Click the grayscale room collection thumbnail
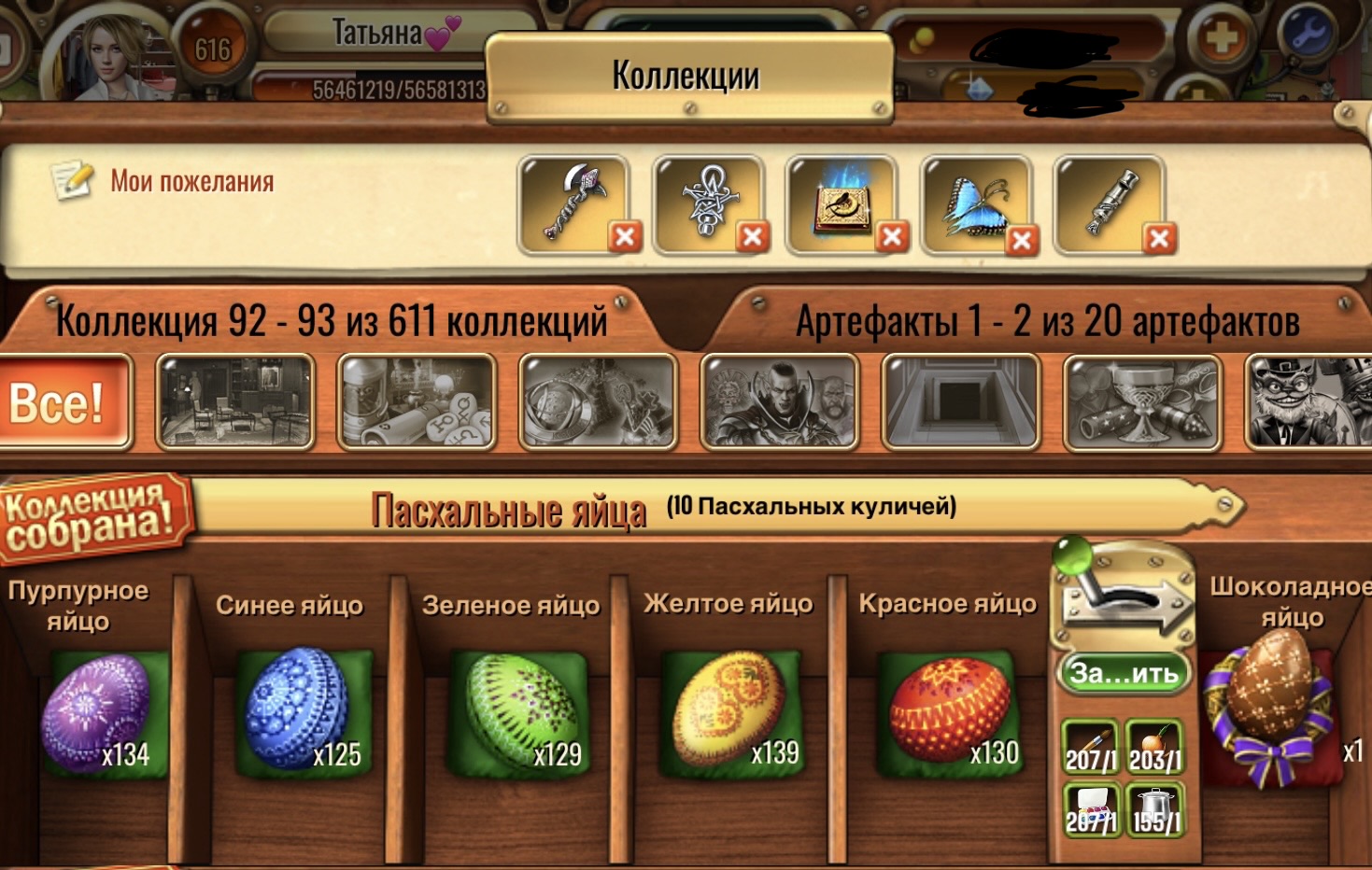Viewport: 1372px width, 870px height. (x=234, y=401)
